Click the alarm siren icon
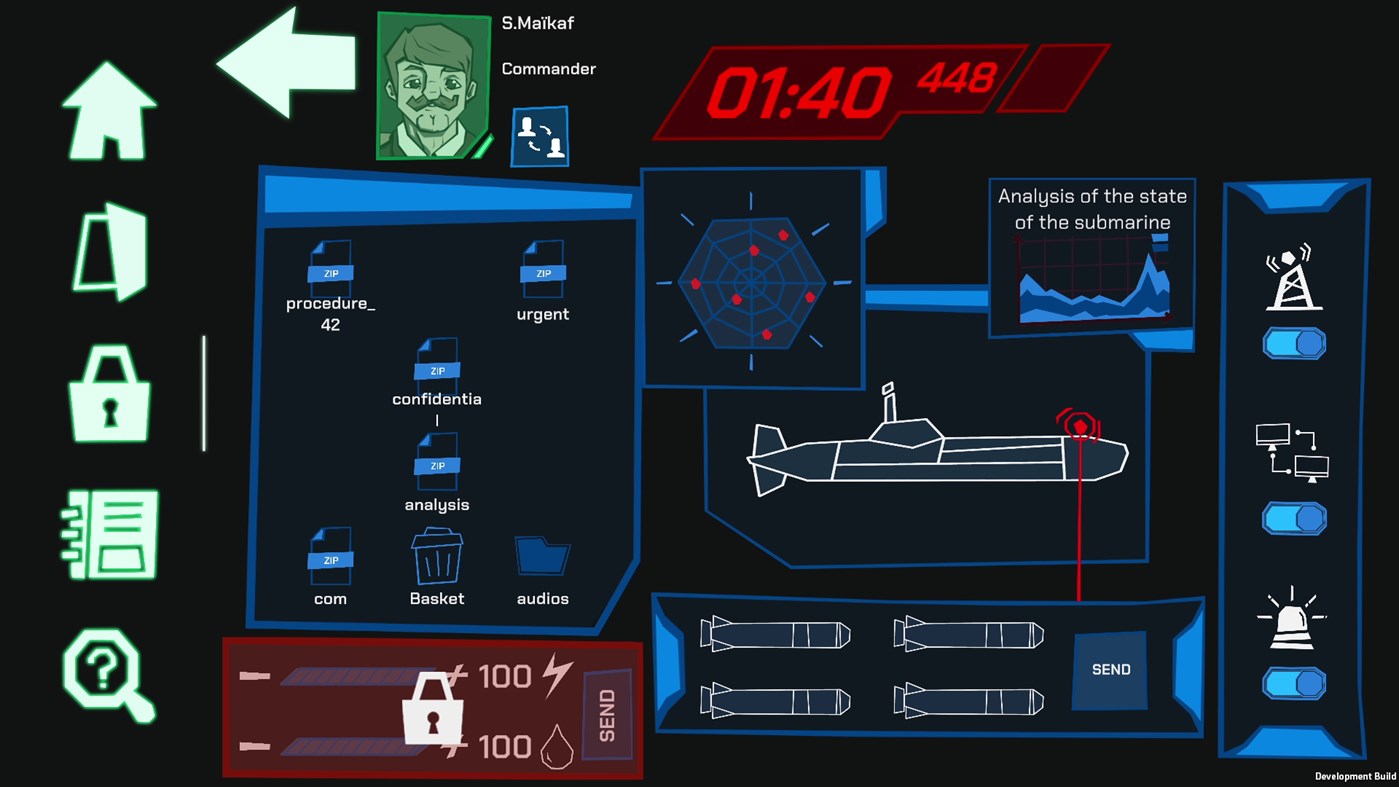Screen dimensions: 1399x787 click(1294, 619)
